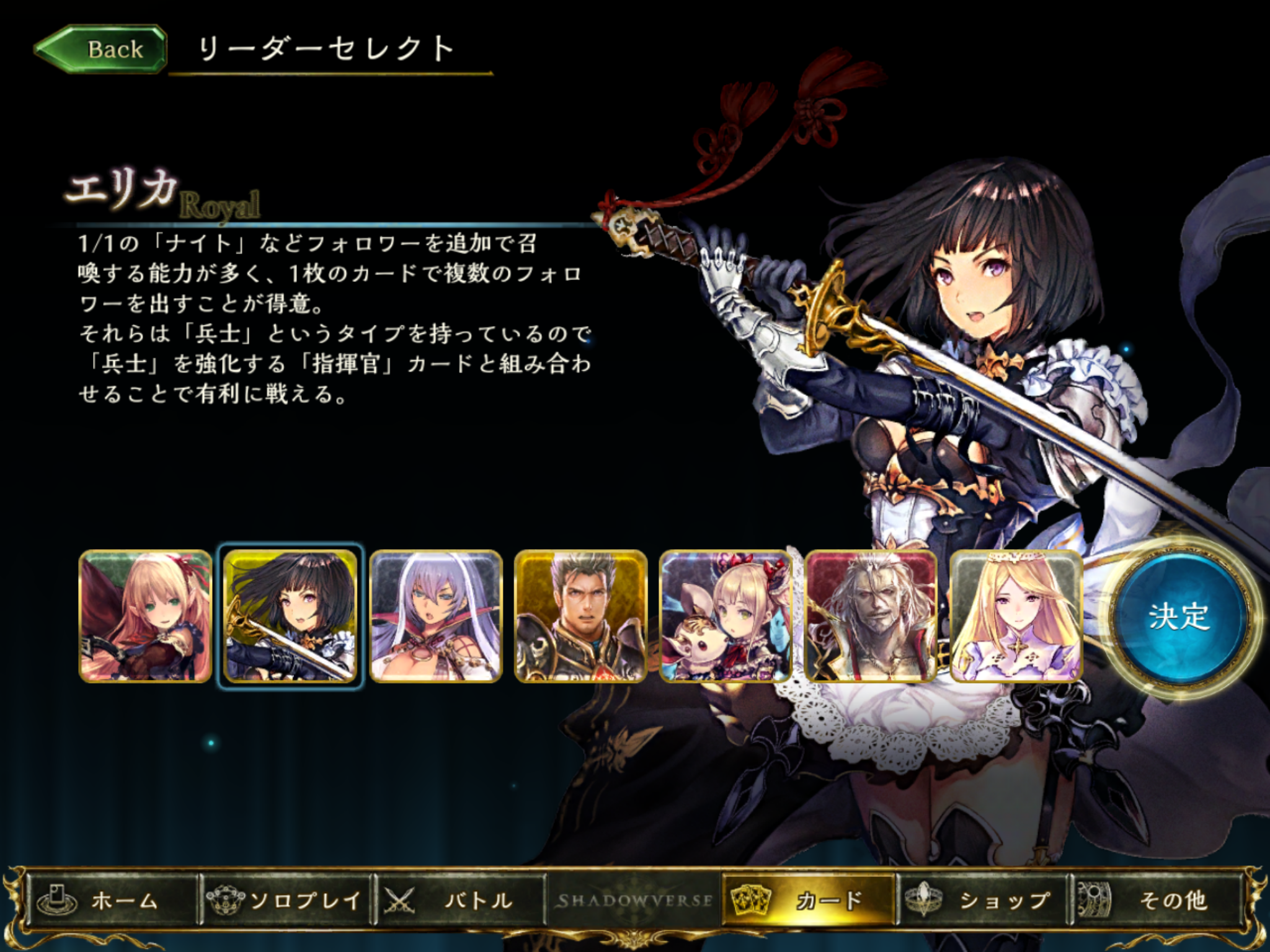Switch to the ソロプレイ solo play tab
This screenshot has height=952, width=1270.
click(286, 900)
